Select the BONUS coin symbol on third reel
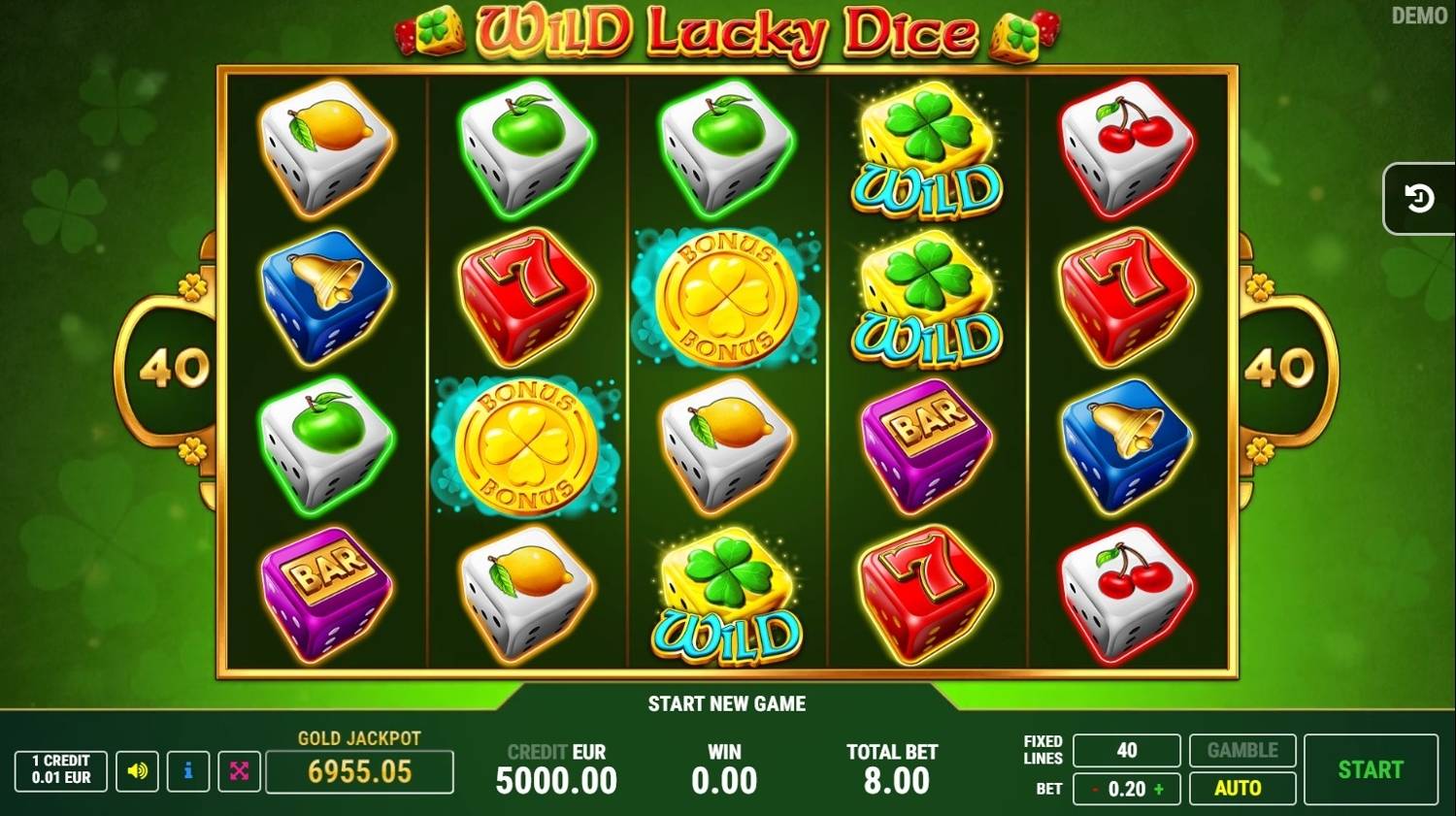 click(x=726, y=299)
